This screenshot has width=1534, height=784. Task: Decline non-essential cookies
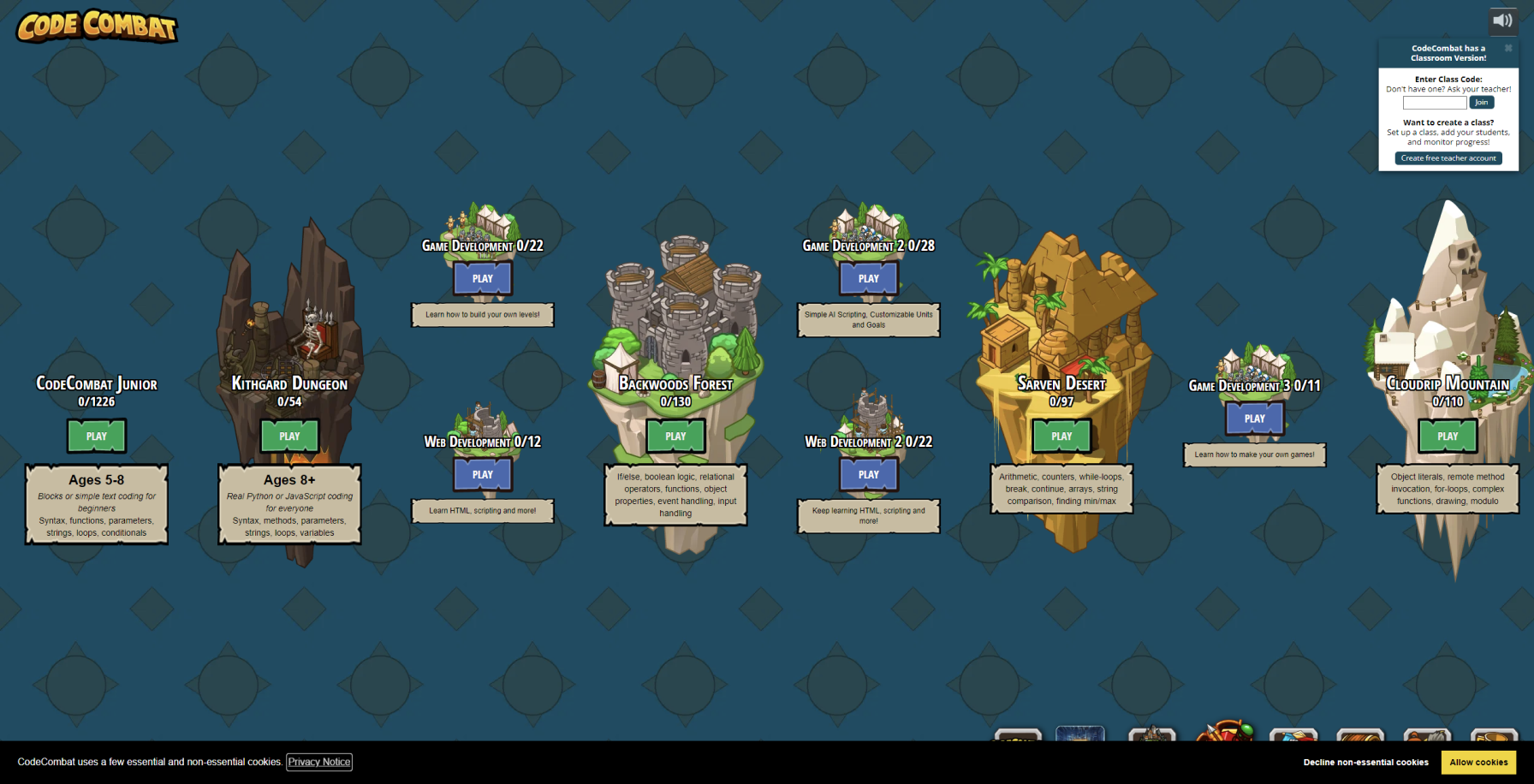pos(1365,762)
